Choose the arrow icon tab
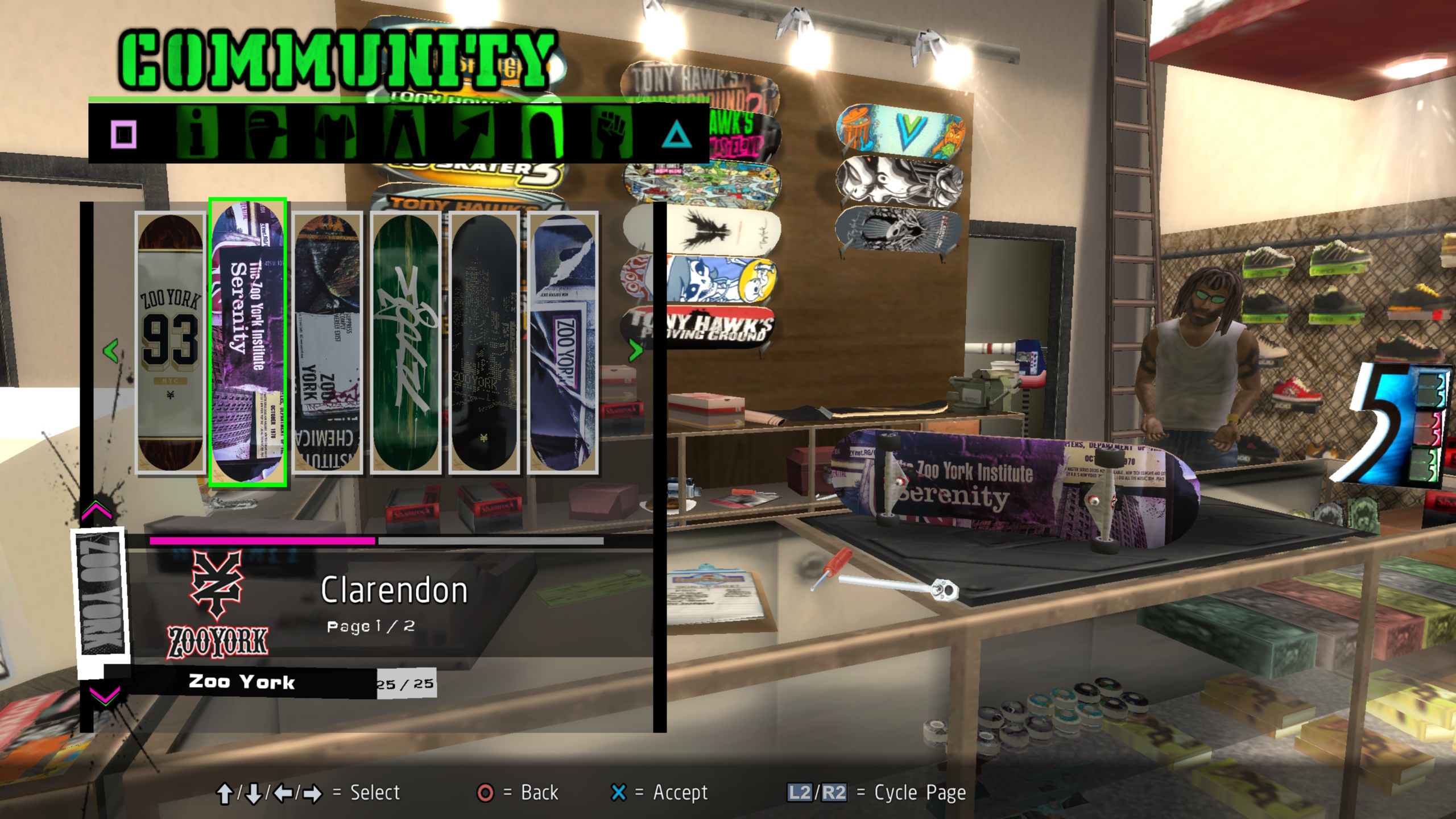 click(x=474, y=134)
